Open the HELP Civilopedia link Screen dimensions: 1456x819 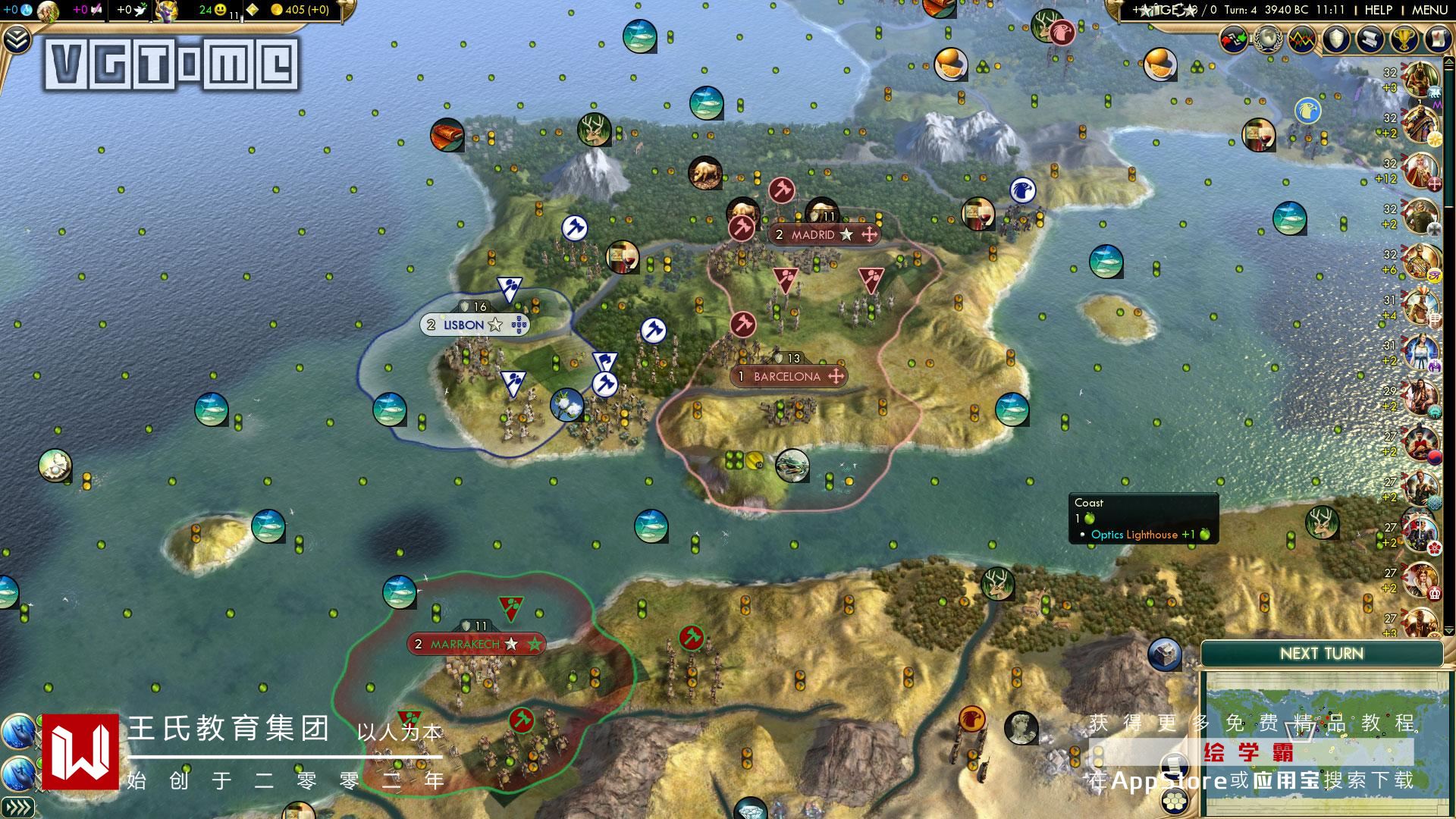[x=1378, y=10]
